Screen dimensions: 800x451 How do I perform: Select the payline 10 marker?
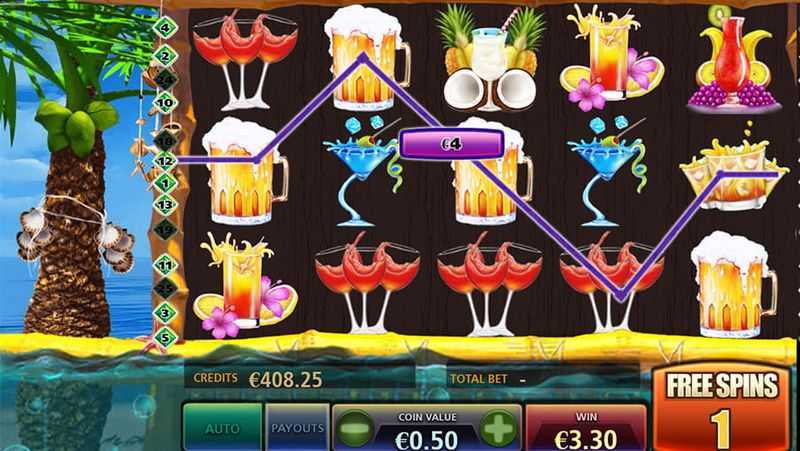pos(165,100)
